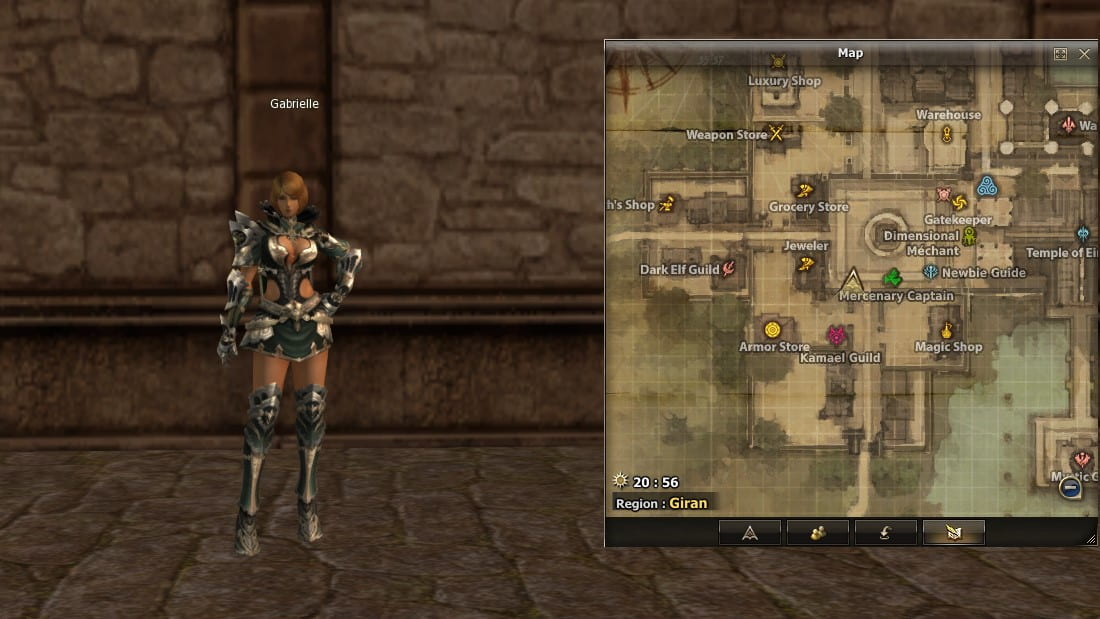
Task: Select the Newbie Guide marker
Action: (930, 272)
